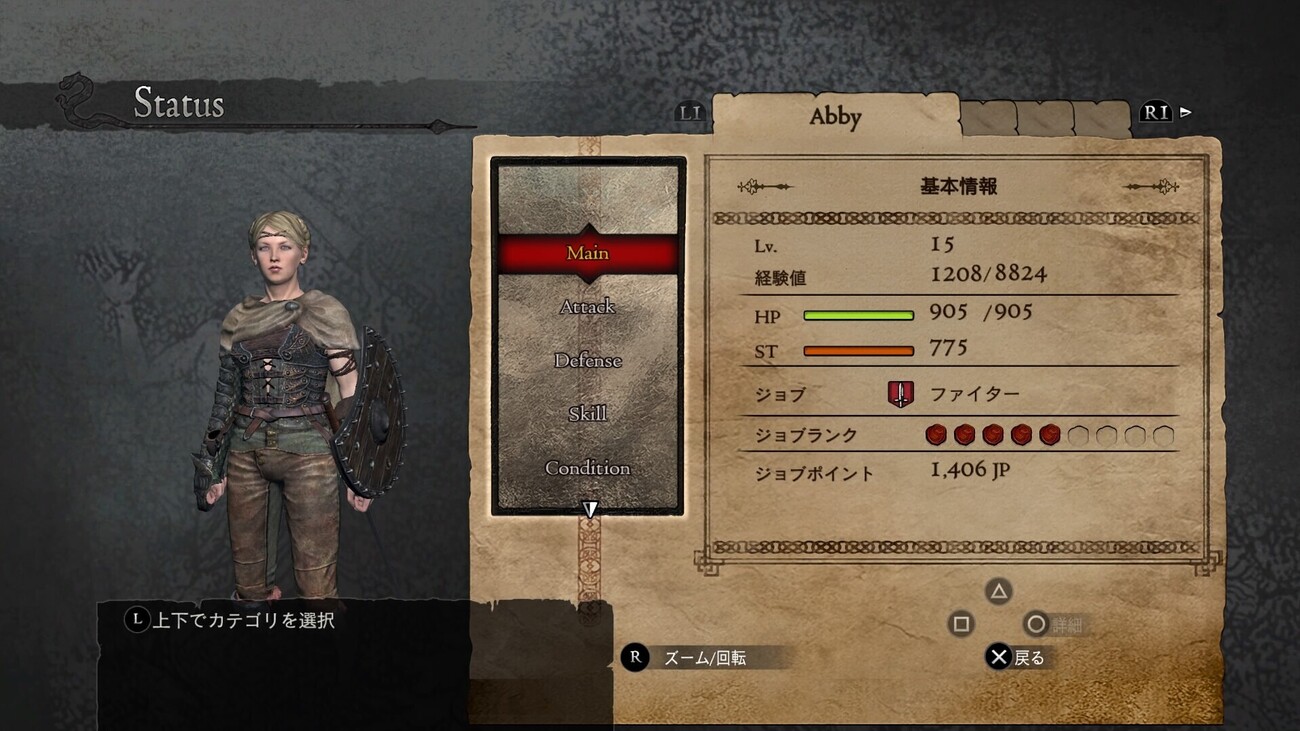Image resolution: width=1300 pixels, height=731 pixels.
Task: Select the Abby character tab
Action: click(835, 117)
